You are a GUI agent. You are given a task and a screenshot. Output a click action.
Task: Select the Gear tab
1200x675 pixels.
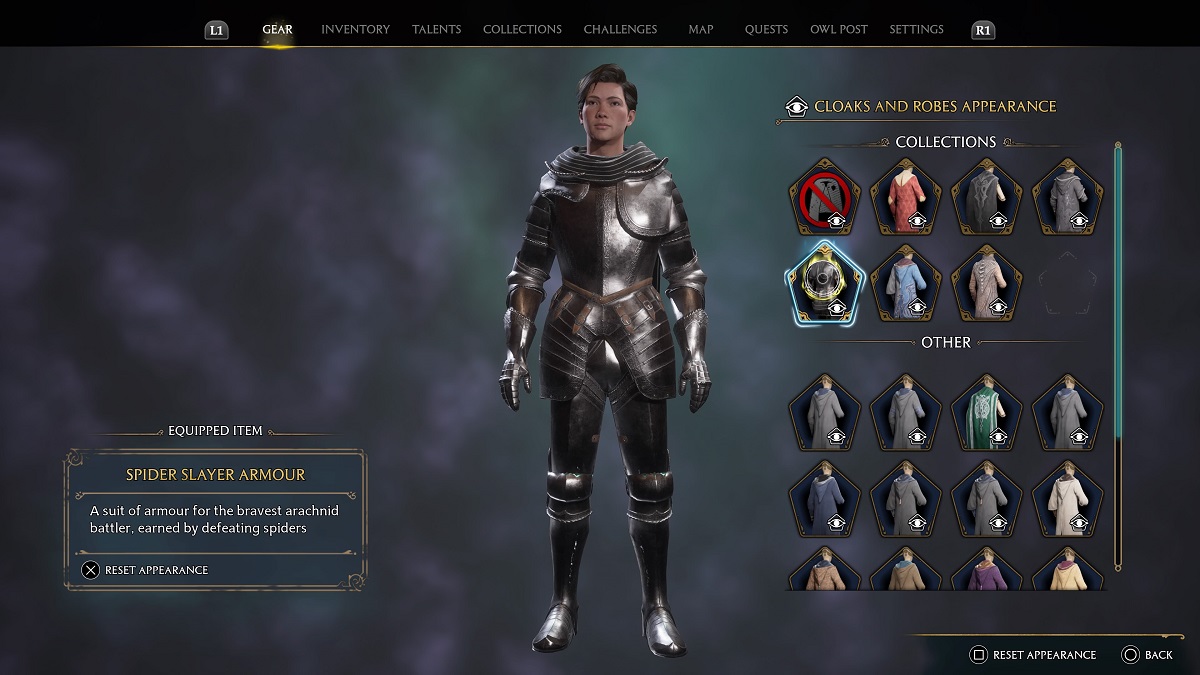click(x=277, y=30)
